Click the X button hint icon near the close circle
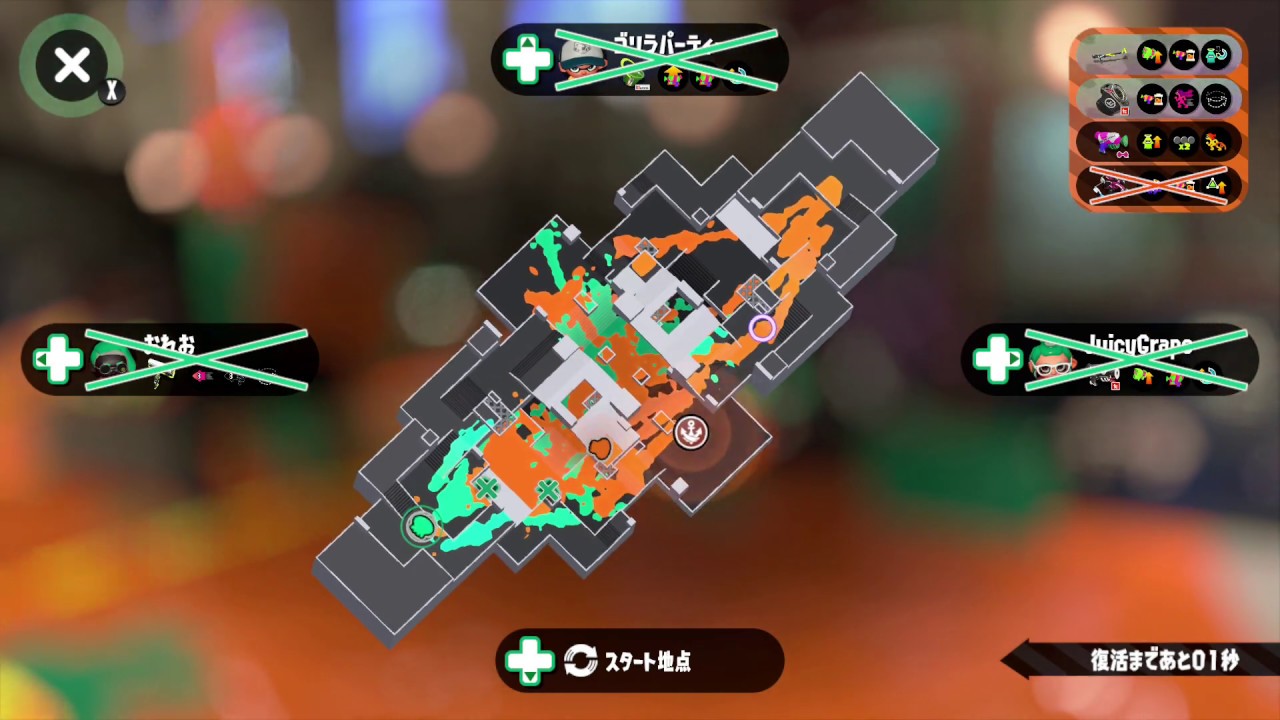This screenshot has height=720, width=1280. click(112, 91)
